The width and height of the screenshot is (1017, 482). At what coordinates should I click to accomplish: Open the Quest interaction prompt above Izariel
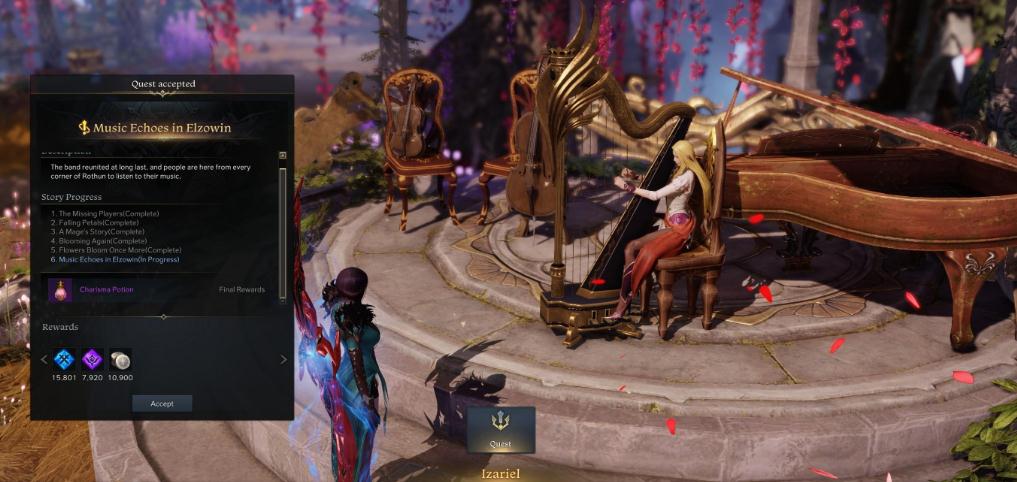click(x=500, y=429)
